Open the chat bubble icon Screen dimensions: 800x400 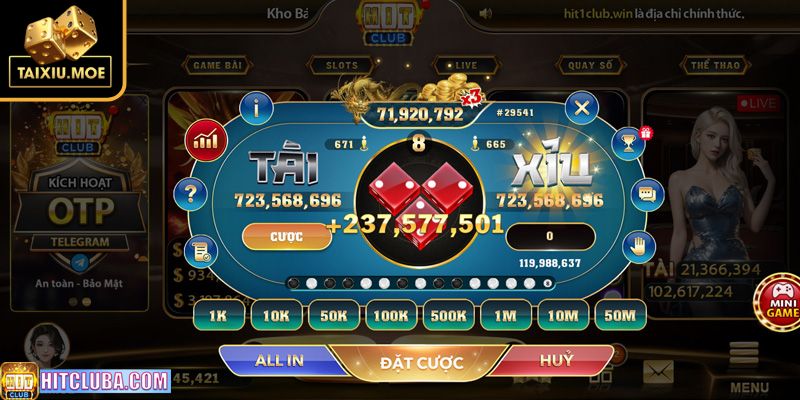pyautogui.click(x=647, y=193)
